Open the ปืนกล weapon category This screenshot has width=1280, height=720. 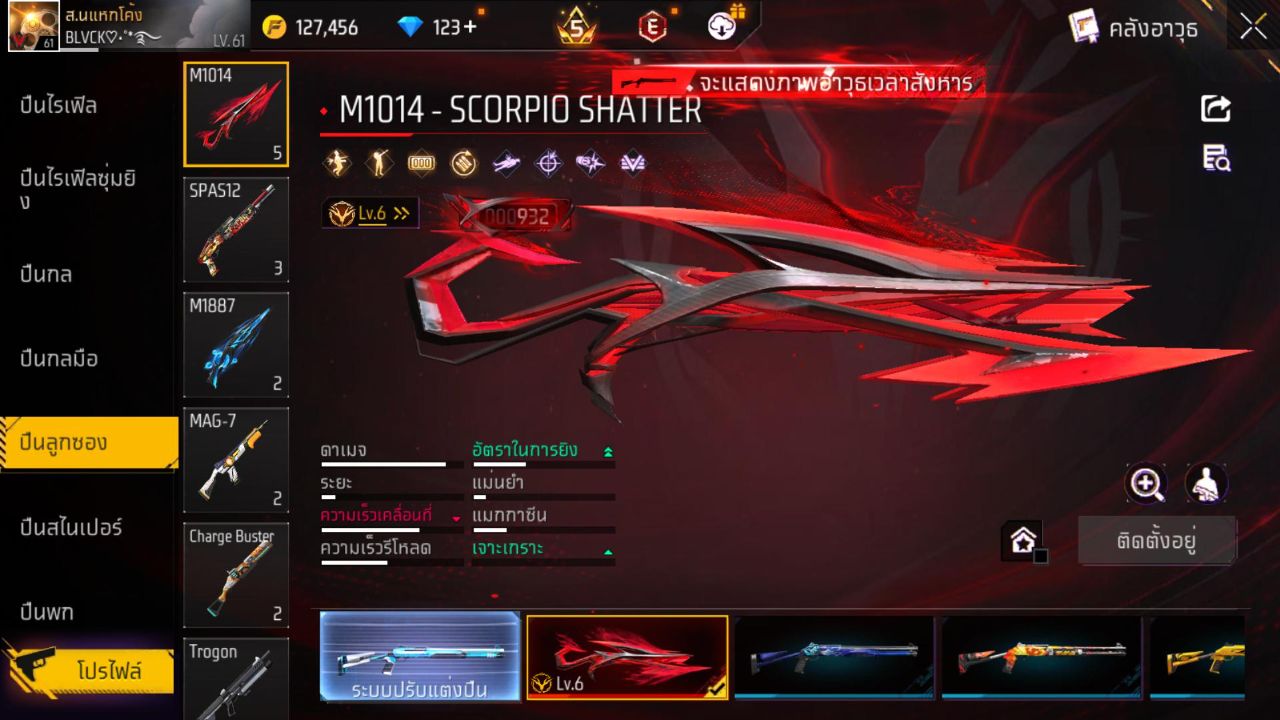tap(46, 274)
